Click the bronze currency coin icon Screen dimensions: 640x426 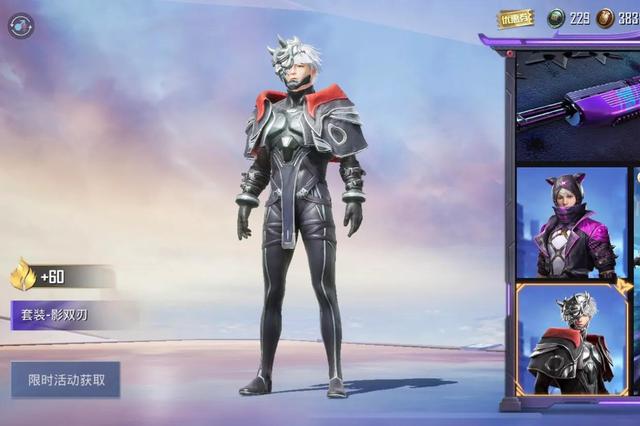pyautogui.click(x=605, y=18)
